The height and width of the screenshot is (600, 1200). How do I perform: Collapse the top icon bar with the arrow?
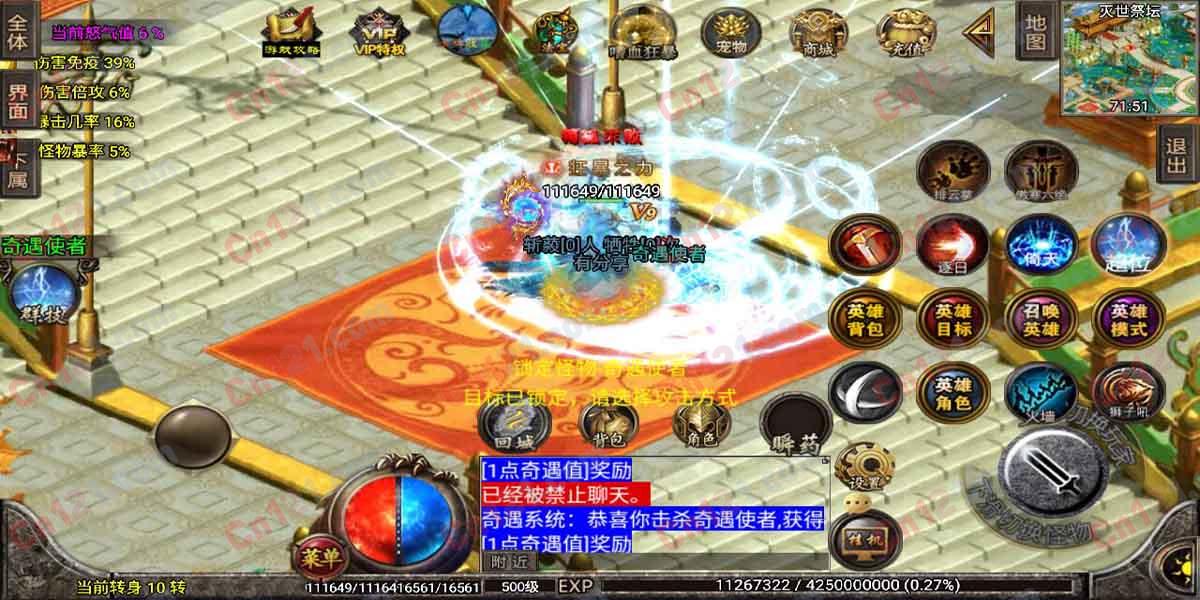(x=977, y=32)
